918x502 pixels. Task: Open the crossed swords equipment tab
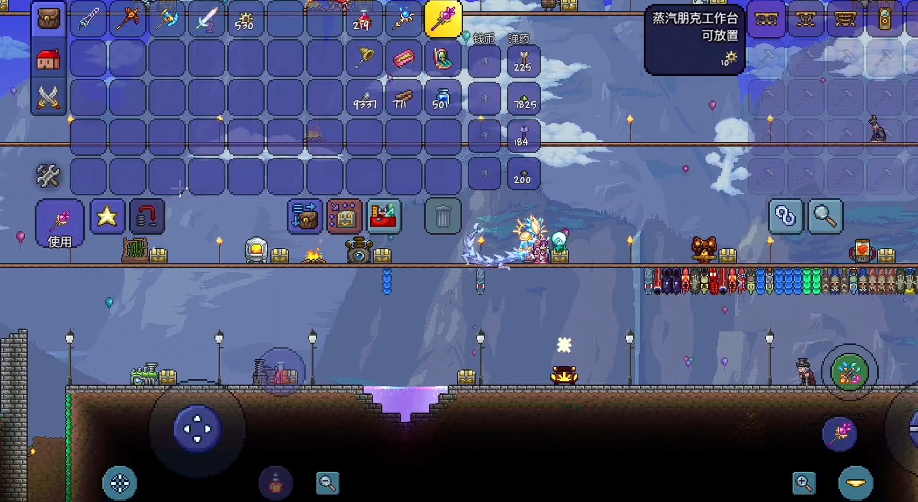click(48, 97)
